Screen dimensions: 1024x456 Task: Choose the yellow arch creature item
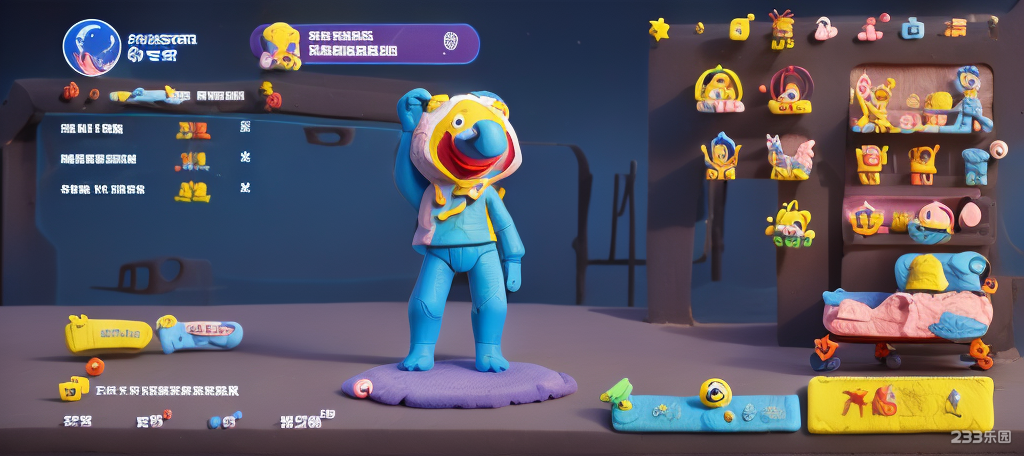click(x=719, y=89)
